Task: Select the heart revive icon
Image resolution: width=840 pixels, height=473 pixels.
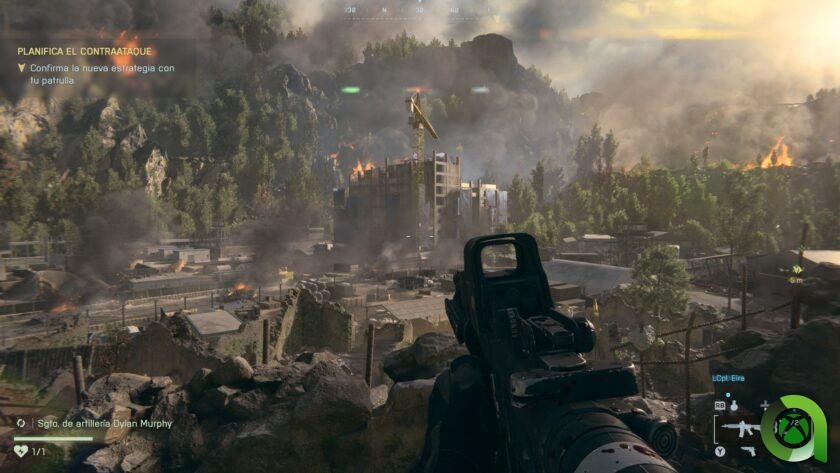Action: click(x=21, y=451)
